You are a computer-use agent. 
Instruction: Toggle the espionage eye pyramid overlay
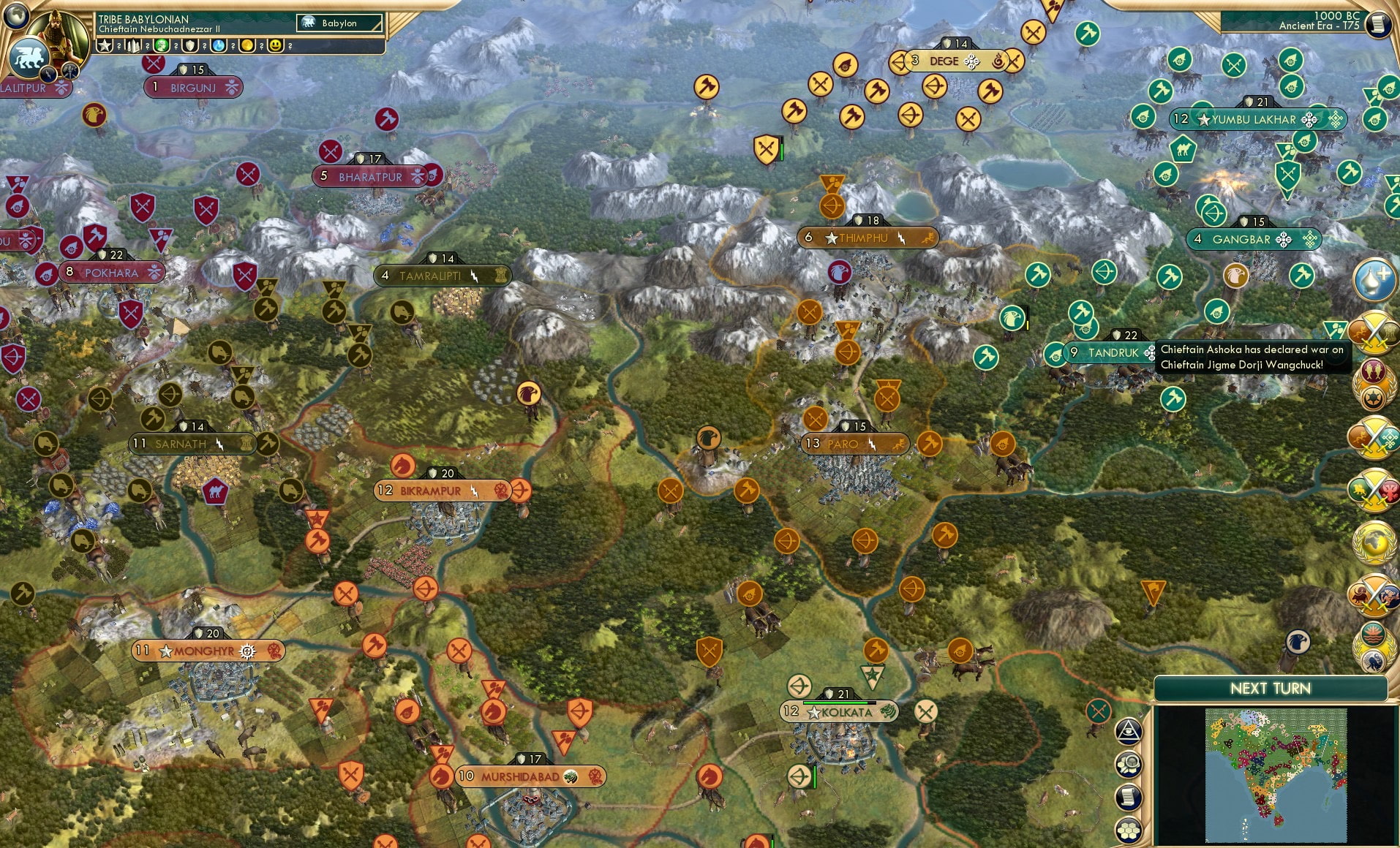[1128, 731]
